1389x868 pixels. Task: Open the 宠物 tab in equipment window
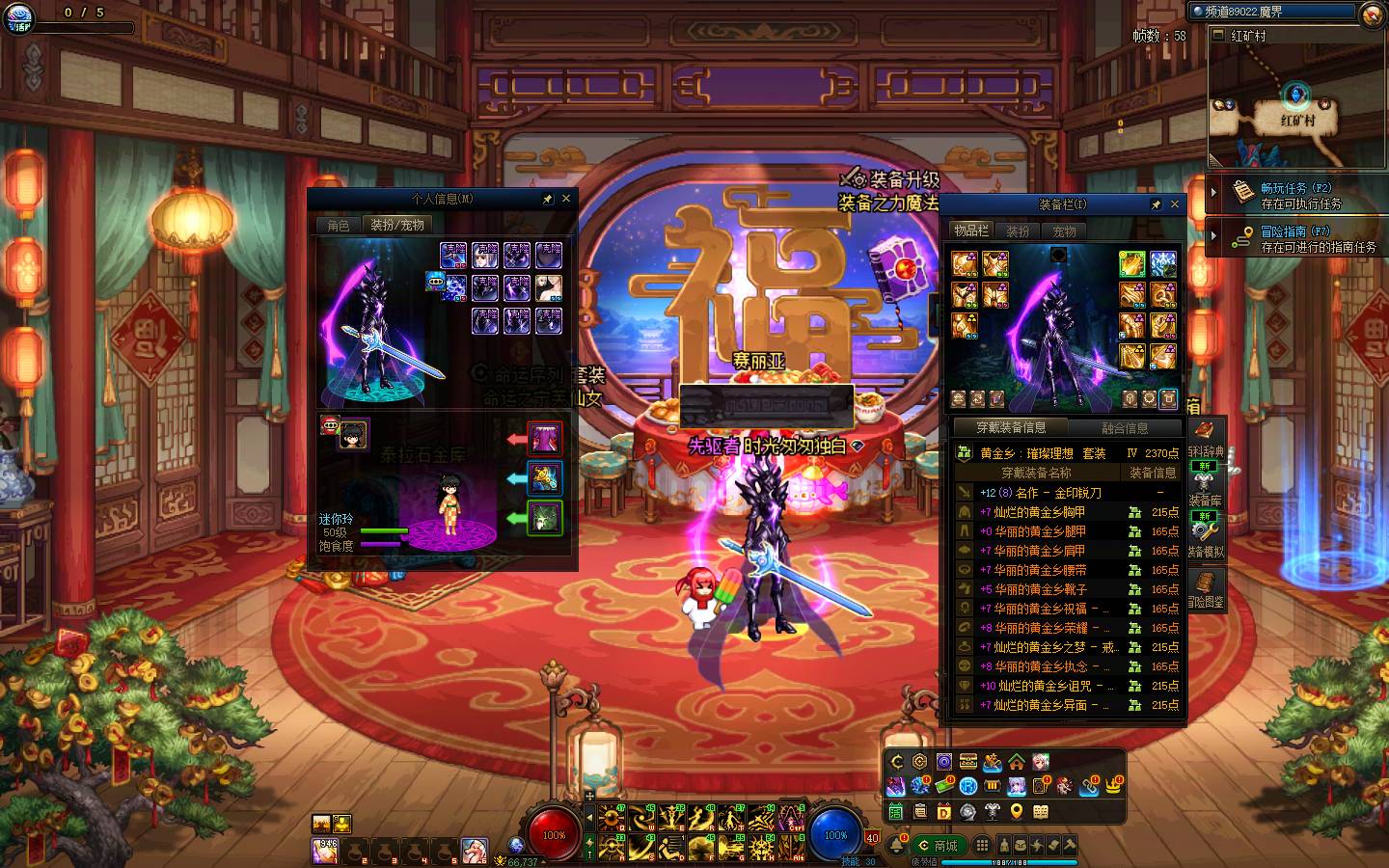[x=1064, y=231]
